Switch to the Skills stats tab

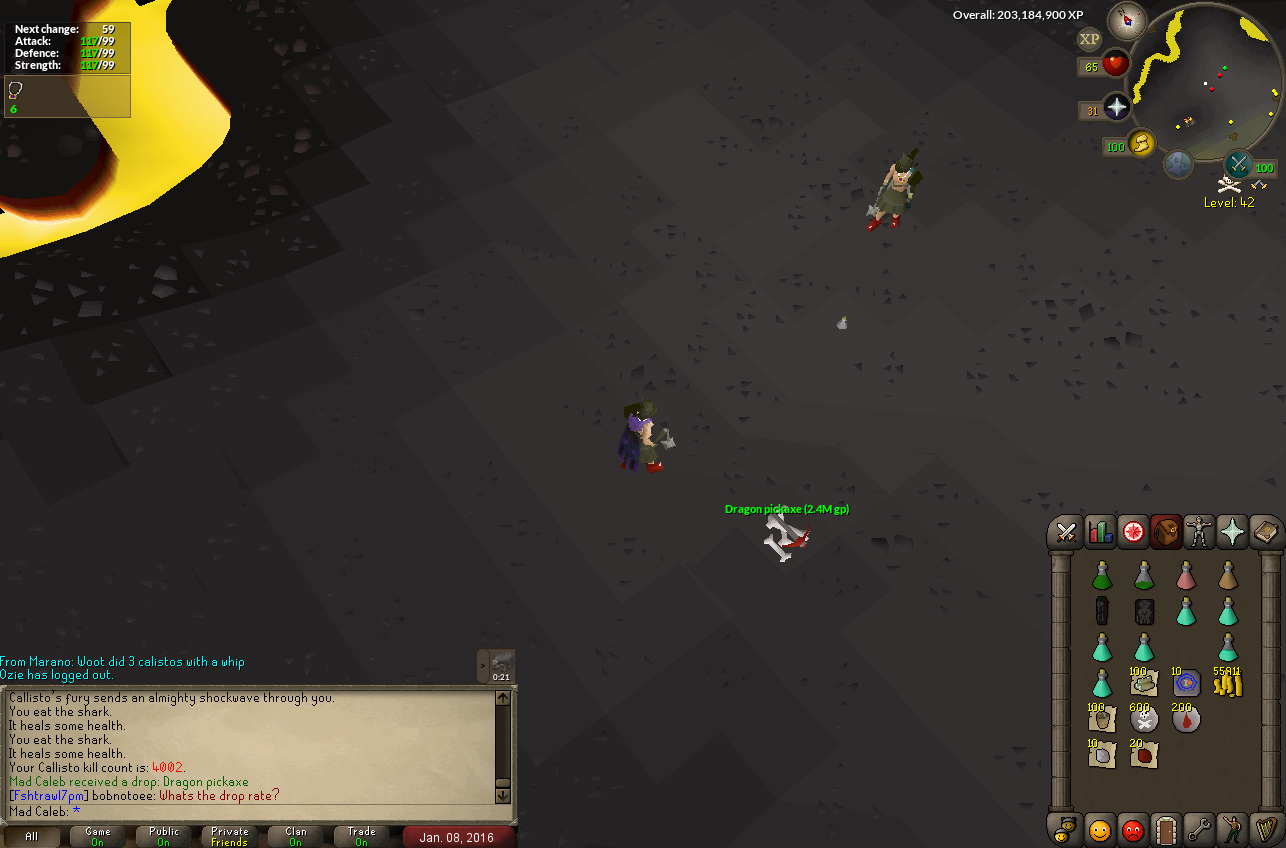click(1100, 532)
